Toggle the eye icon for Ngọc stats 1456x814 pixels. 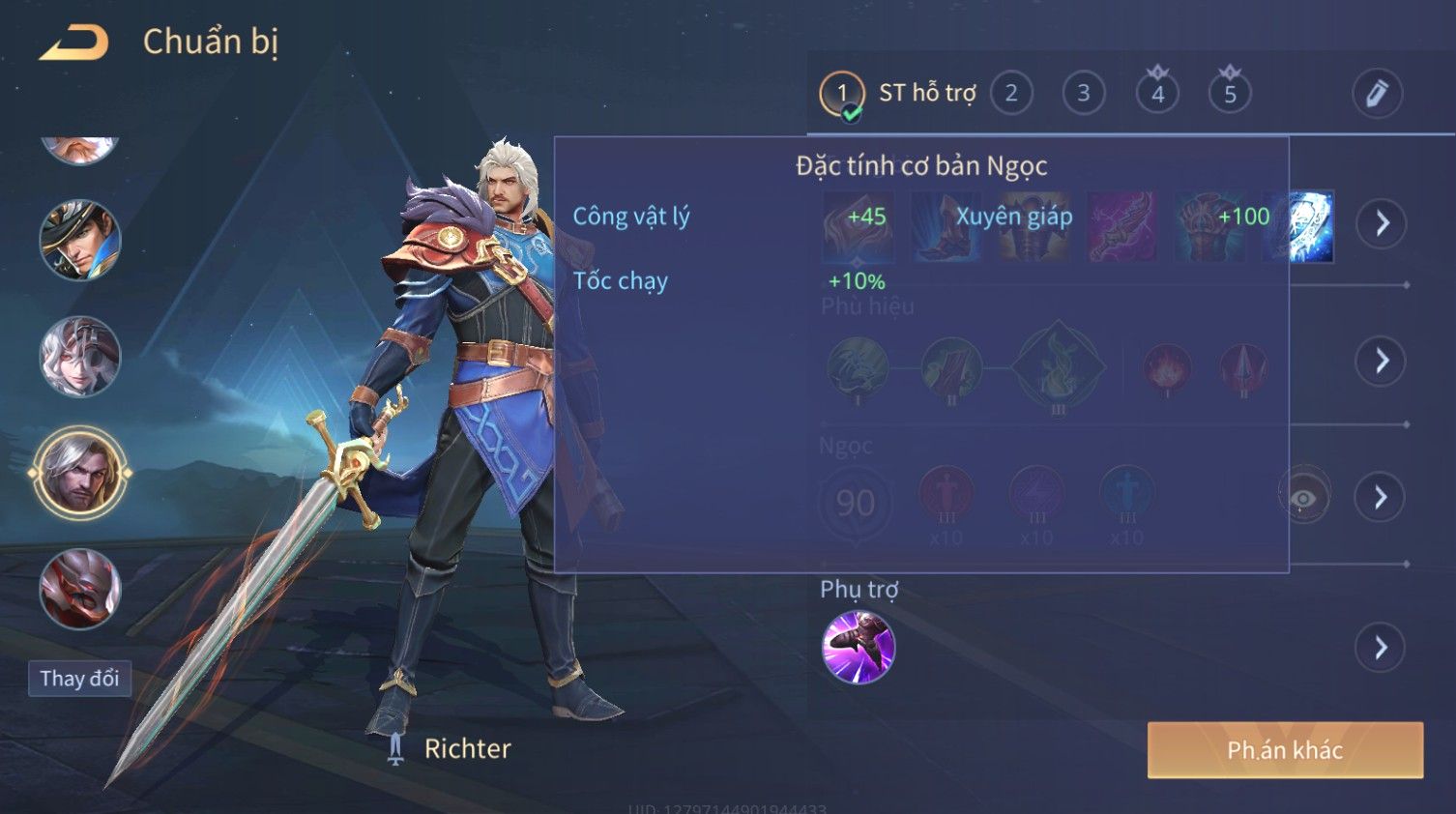pos(1303,497)
